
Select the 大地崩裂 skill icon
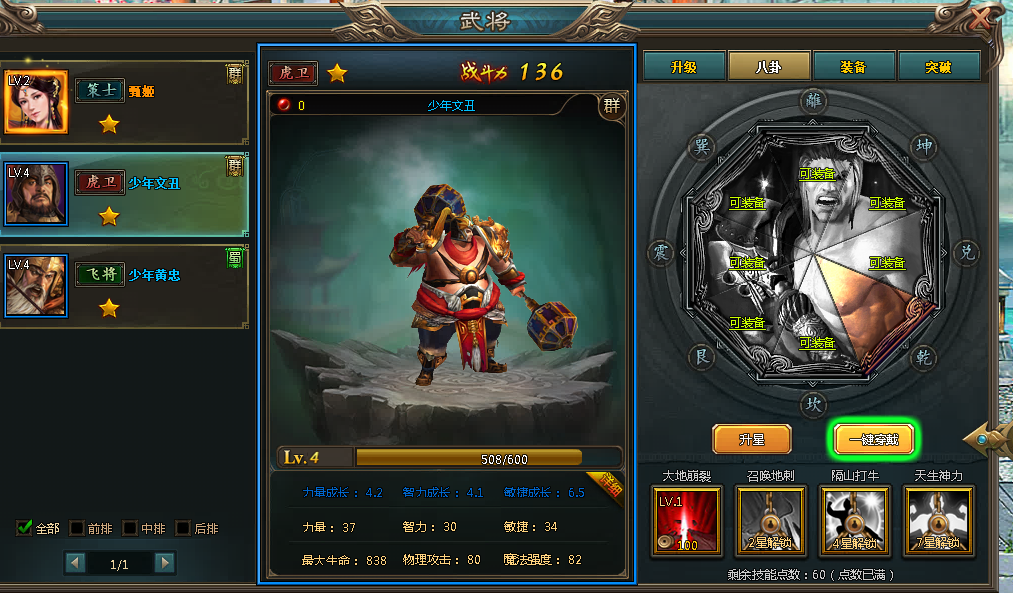pyautogui.click(x=685, y=520)
